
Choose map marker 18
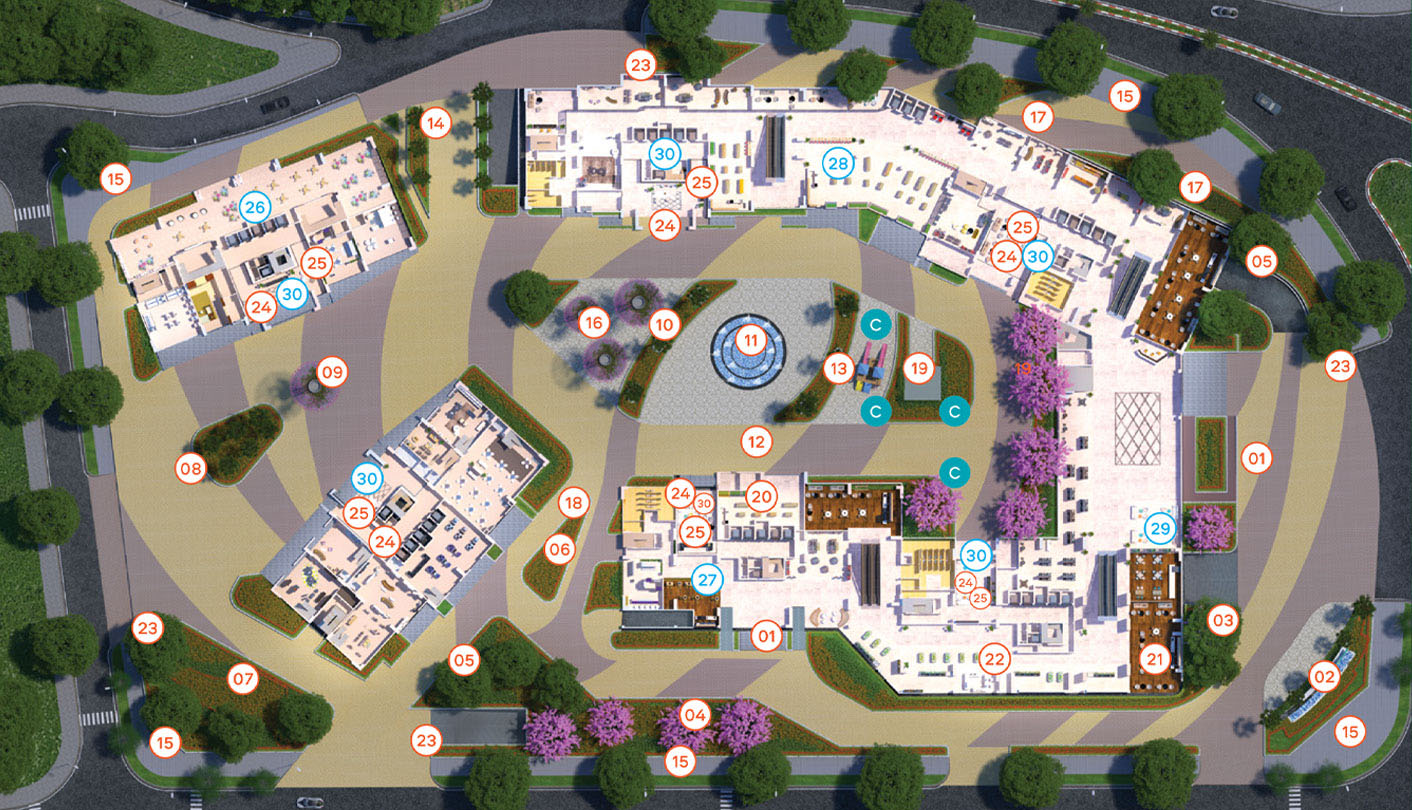pyautogui.click(x=571, y=502)
